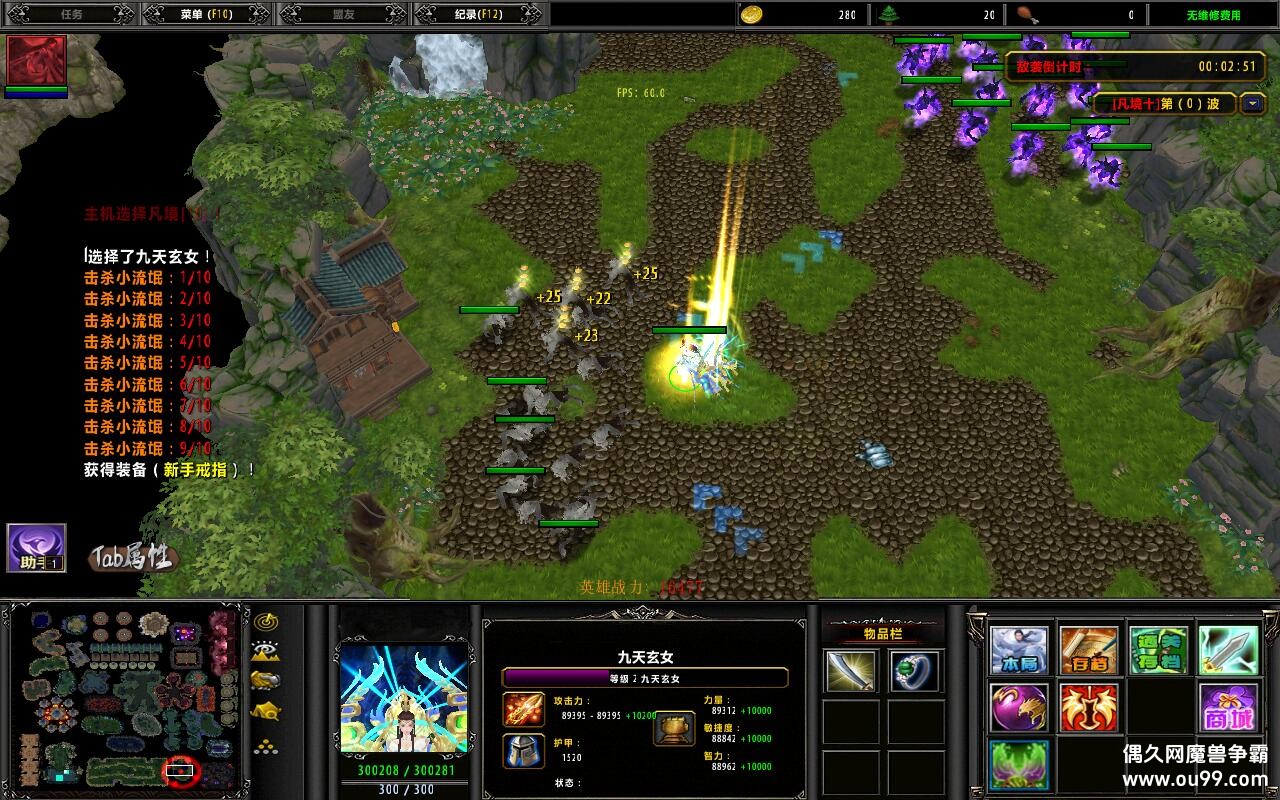Viewport: 1280px width, 800px height.
Task: Activate the minimap signal ping button
Action: [265, 621]
